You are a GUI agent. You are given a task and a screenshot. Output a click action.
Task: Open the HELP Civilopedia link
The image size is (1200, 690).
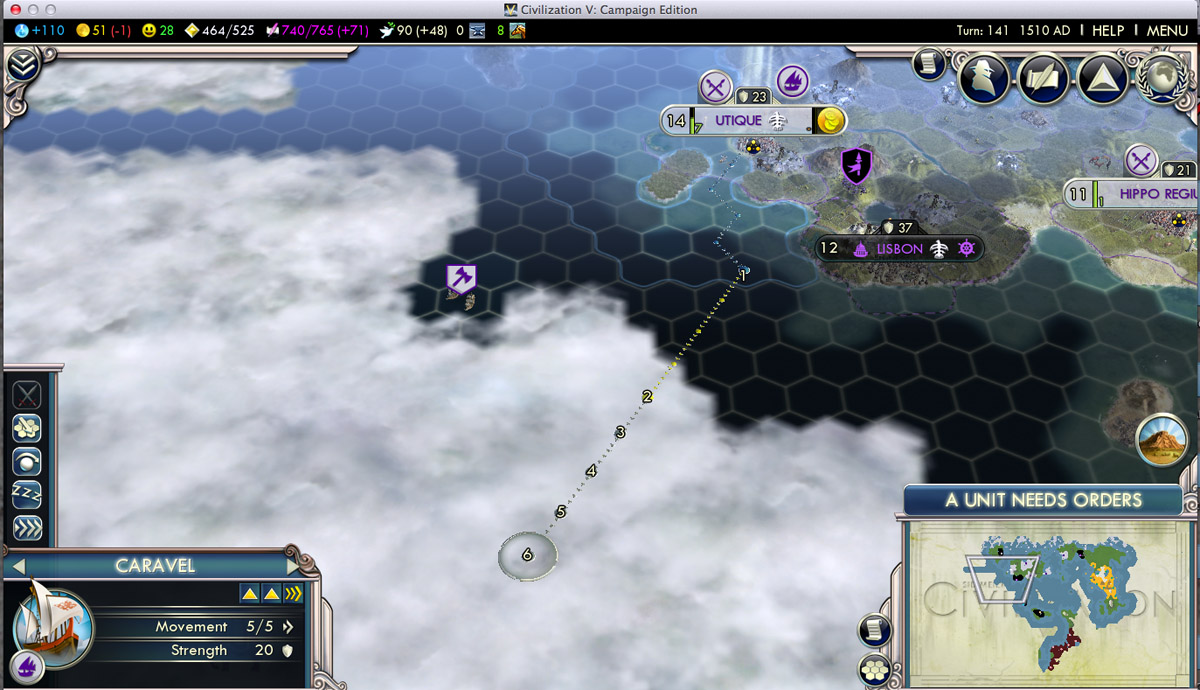tap(1107, 30)
